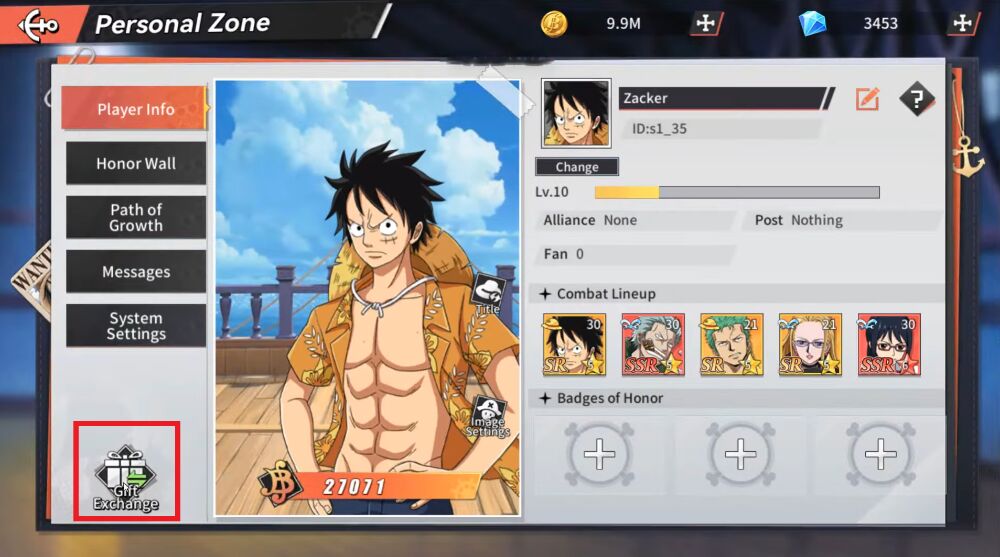Add more blue diamonds

click(x=963, y=23)
